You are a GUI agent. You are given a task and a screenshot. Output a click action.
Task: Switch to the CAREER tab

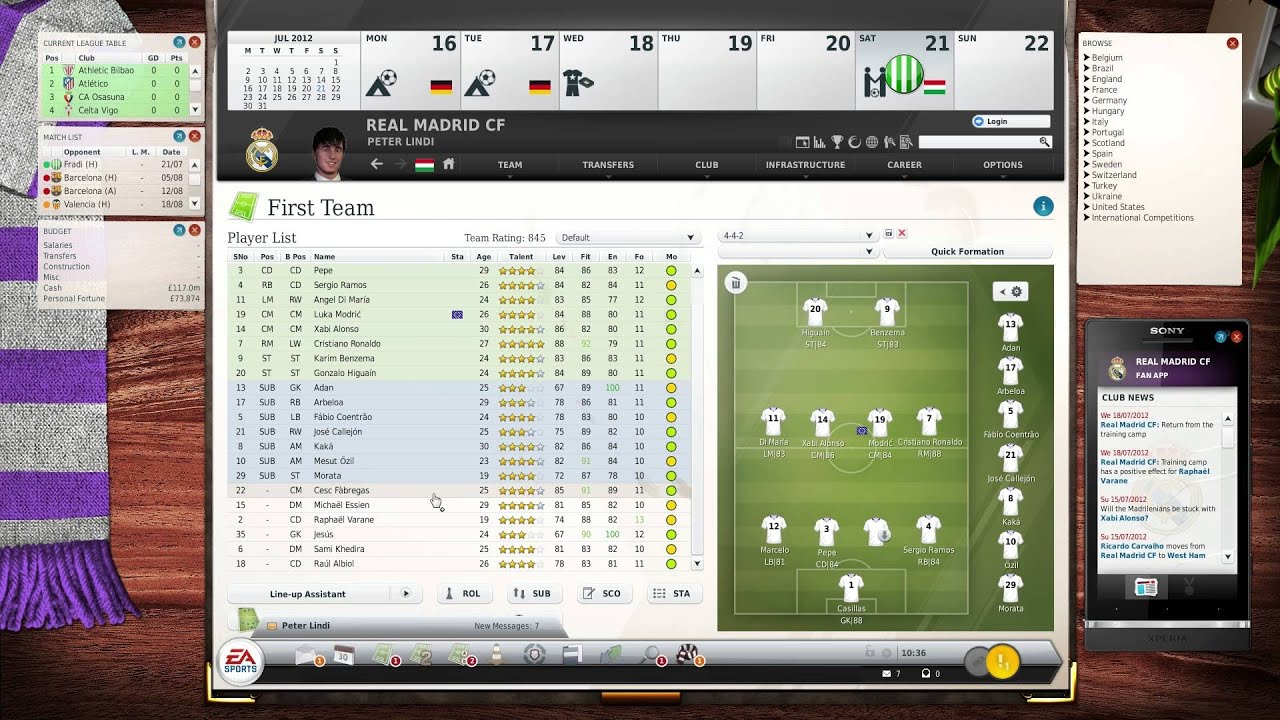(904, 165)
